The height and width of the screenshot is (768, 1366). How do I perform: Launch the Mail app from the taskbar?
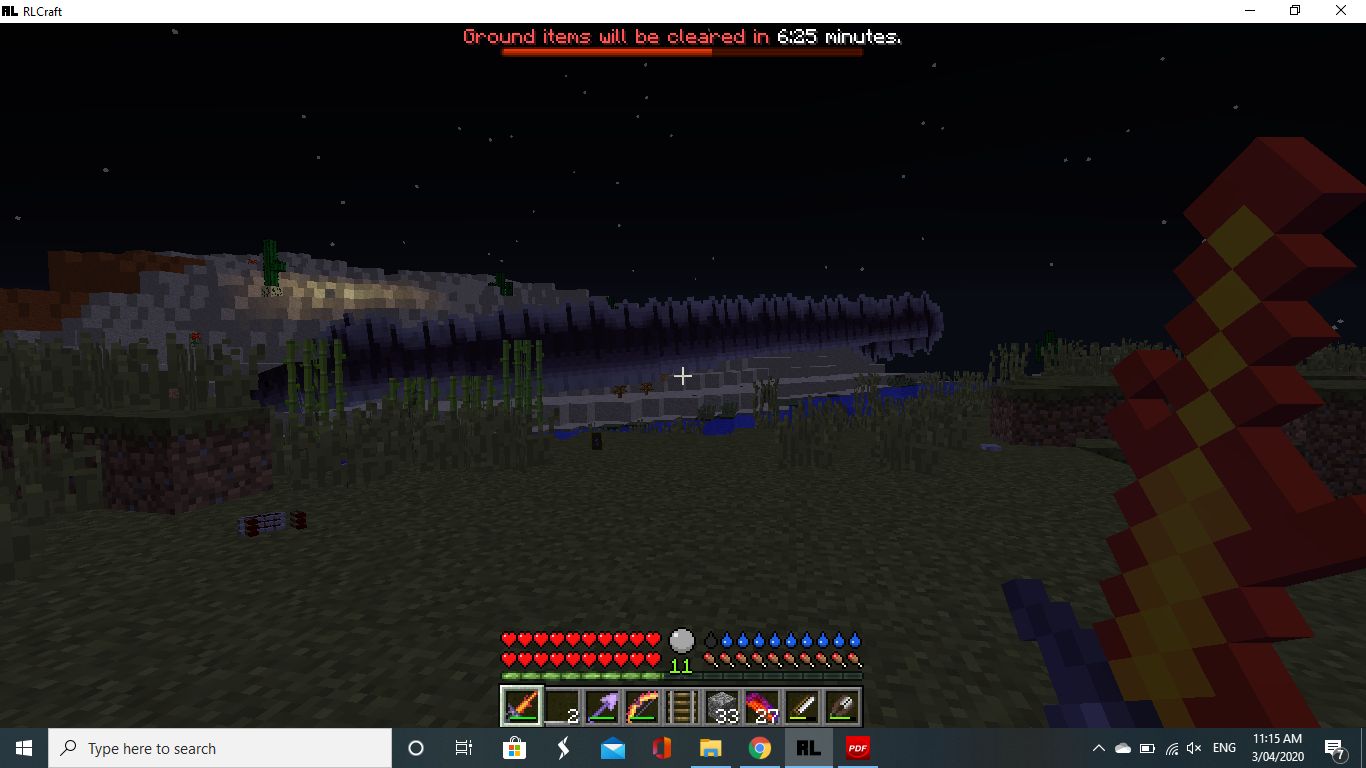tap(612, 747)
